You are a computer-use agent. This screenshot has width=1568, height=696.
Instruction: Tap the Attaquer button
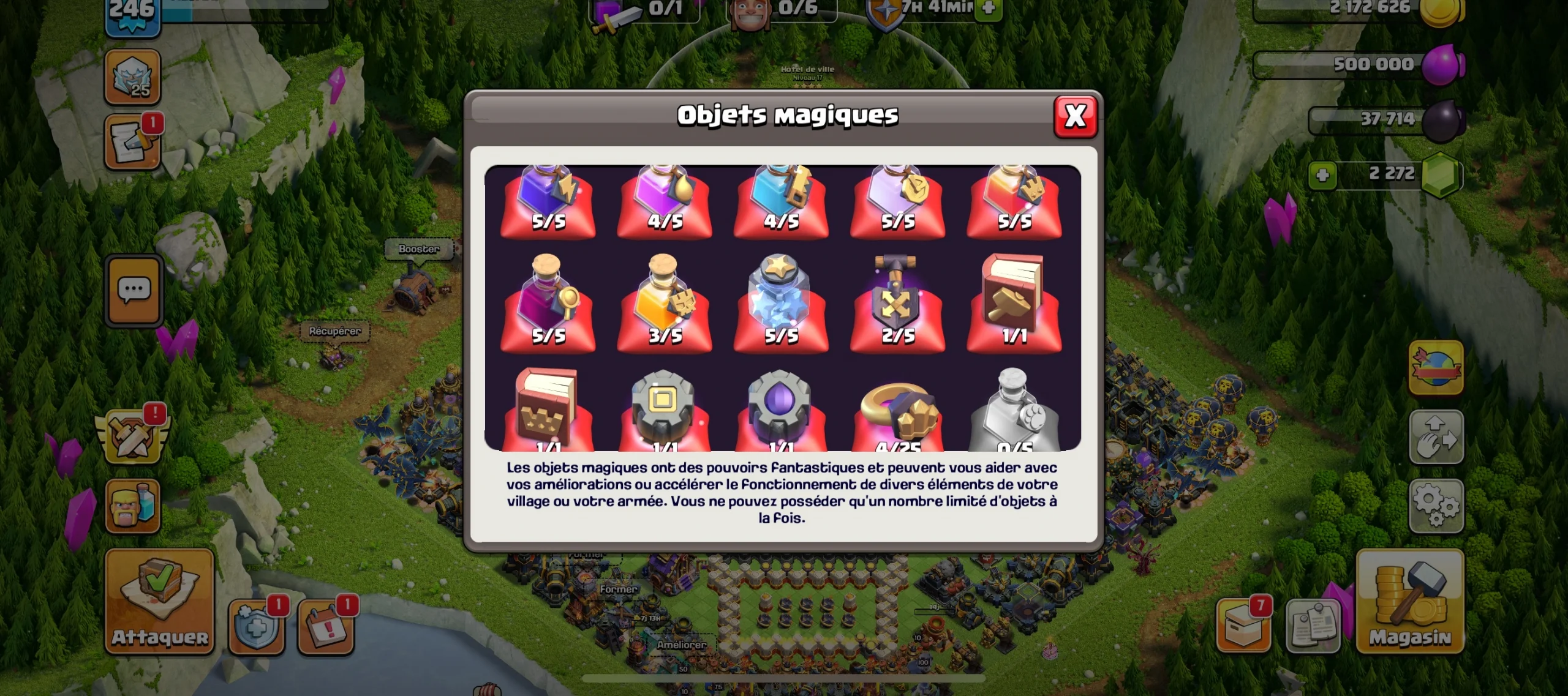pyautogui.click(x=159, y=601)
